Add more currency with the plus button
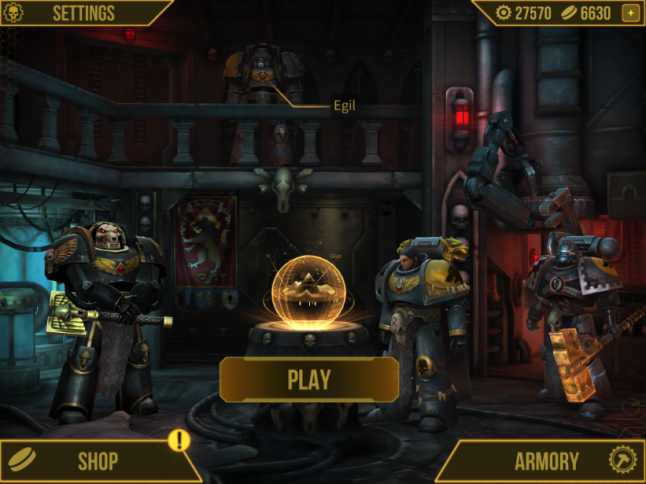The image size is (646, 484). pyautogui.click(x=630, y=13)
